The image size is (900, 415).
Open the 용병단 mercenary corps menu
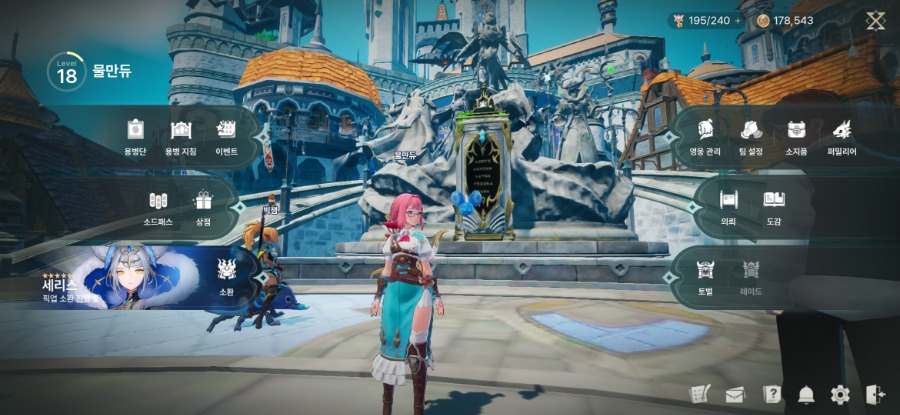135,135
